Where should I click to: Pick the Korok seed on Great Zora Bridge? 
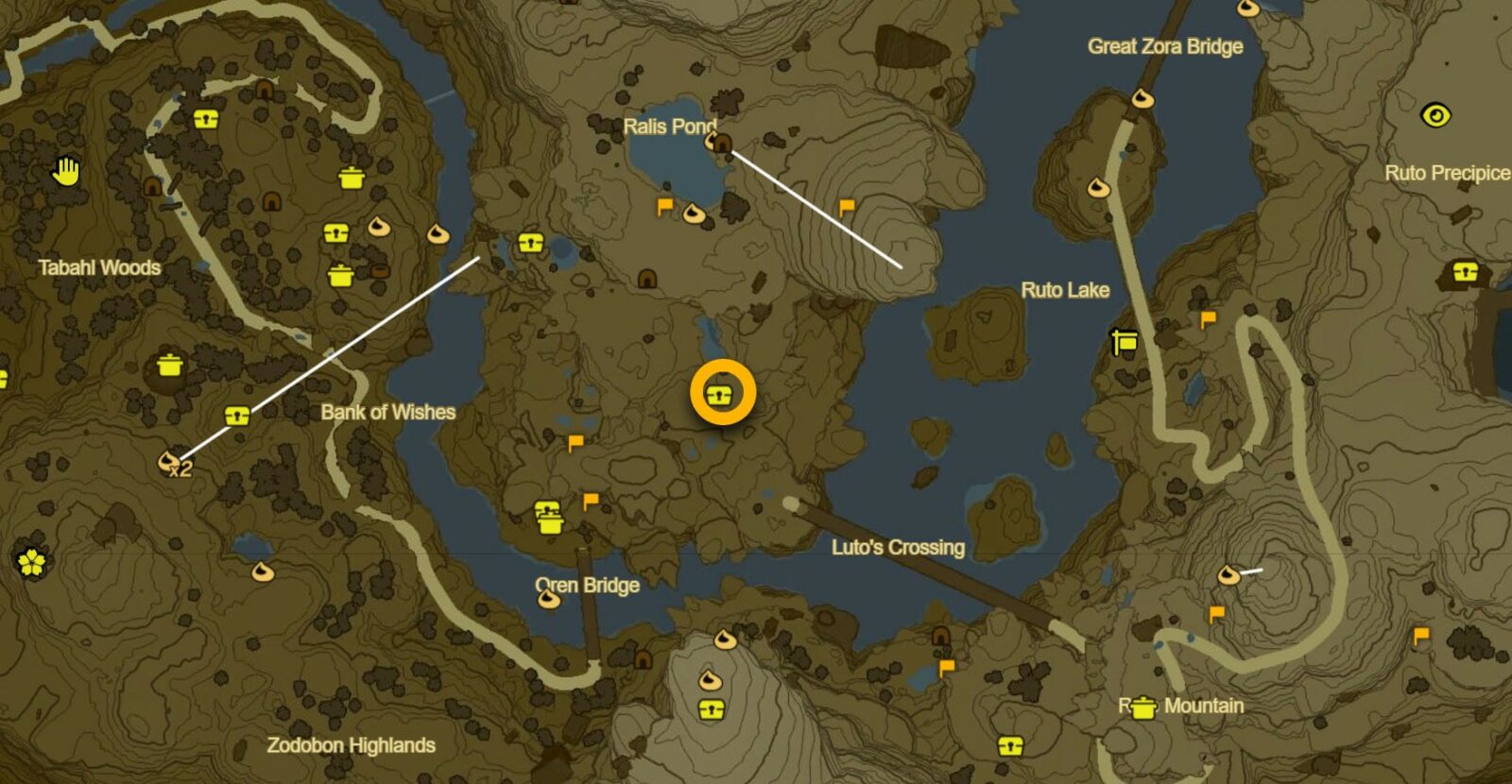(x=1143, y=98)
